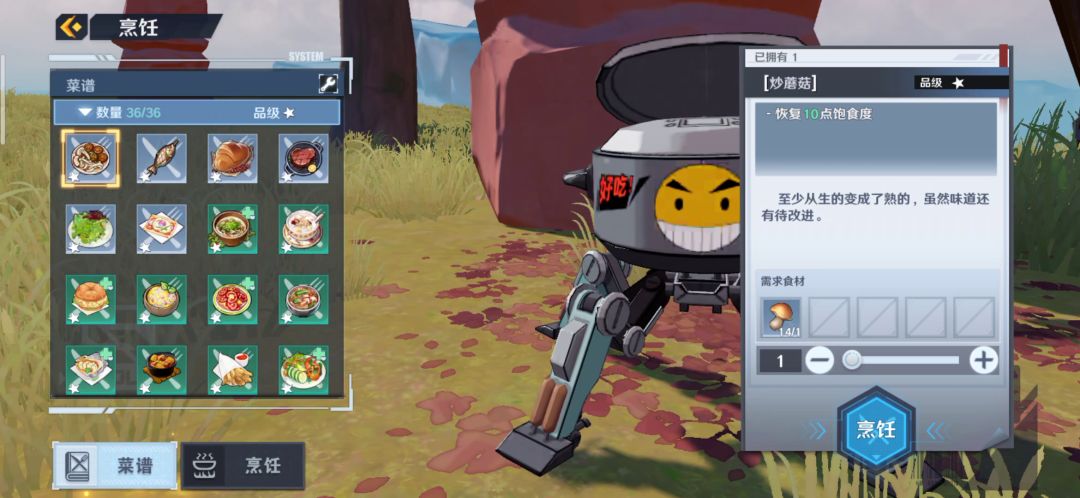The image size is (1080, 498).
Task: Select the roasted bread loaf recipe
Action: (233, 158)
